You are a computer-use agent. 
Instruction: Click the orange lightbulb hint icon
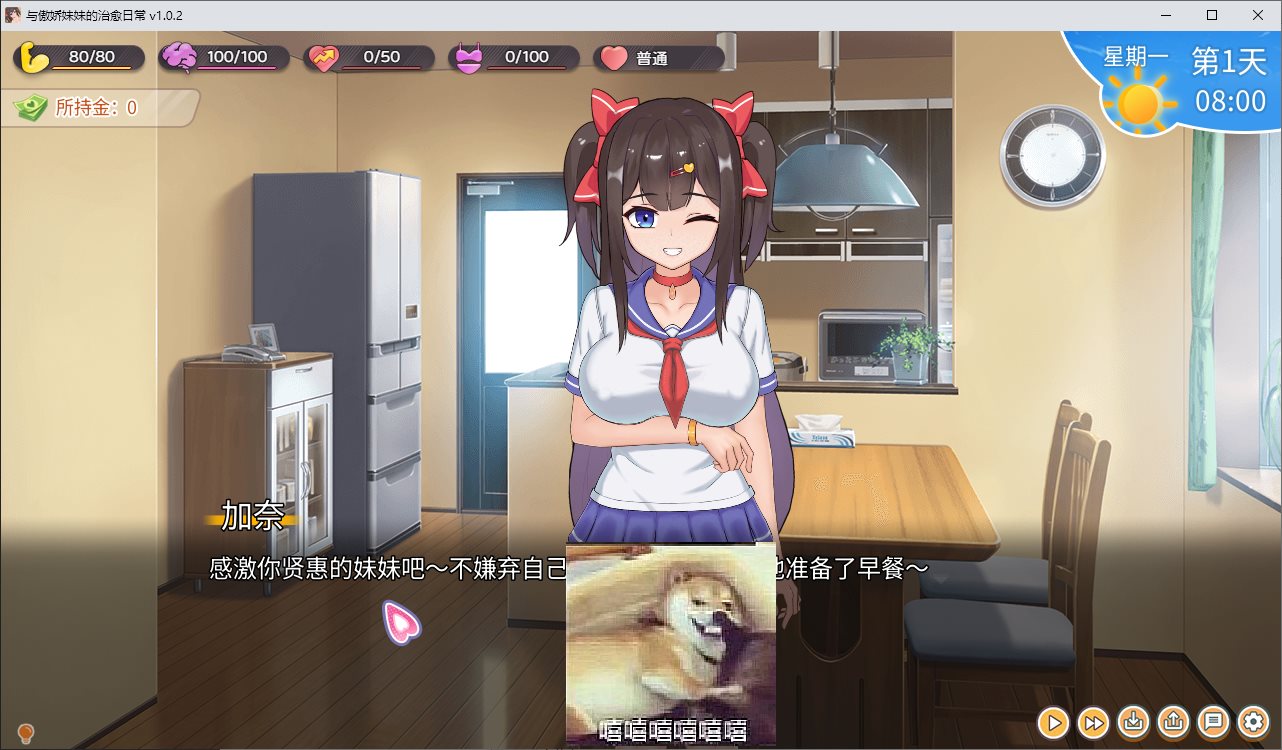click(x=26, y=735)
